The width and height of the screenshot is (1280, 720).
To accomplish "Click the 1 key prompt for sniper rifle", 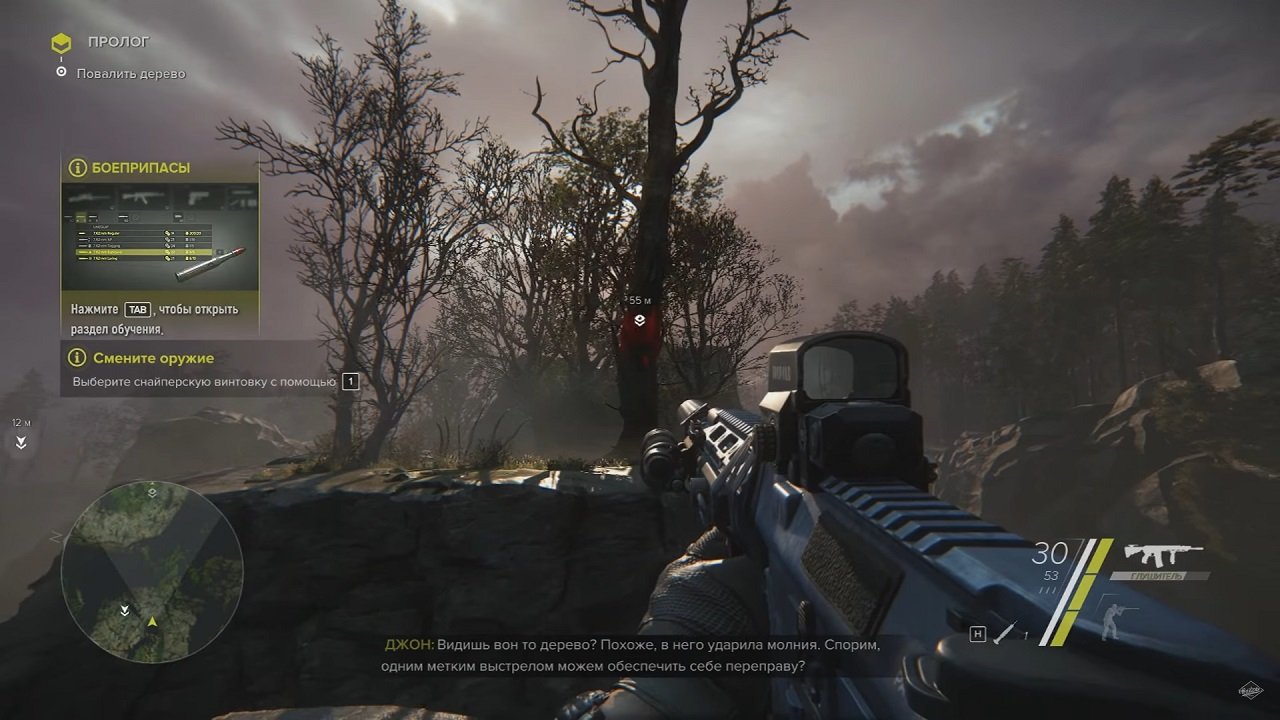I will (x=349, y=381).
